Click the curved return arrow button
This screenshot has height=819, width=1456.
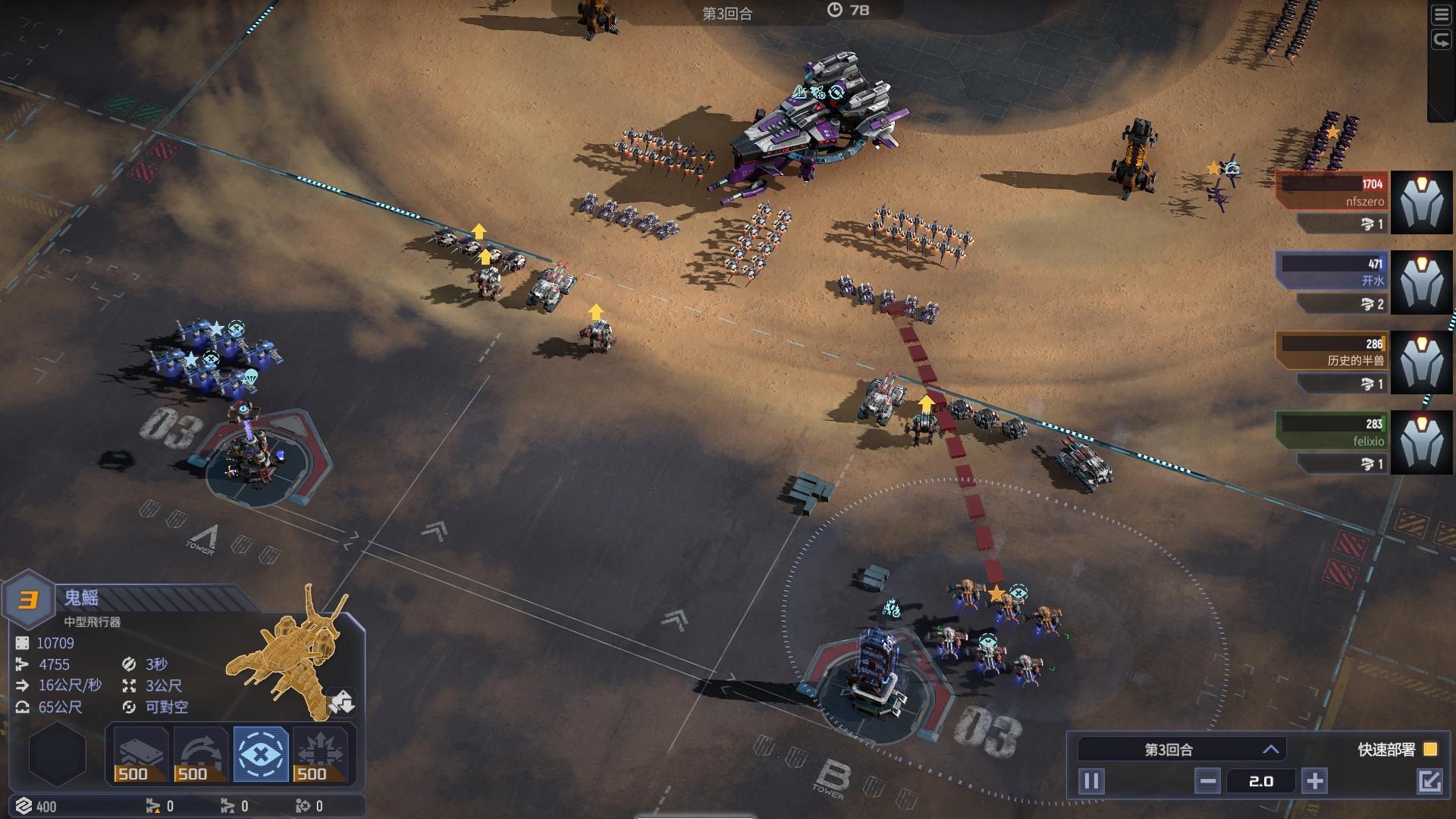1441,40
